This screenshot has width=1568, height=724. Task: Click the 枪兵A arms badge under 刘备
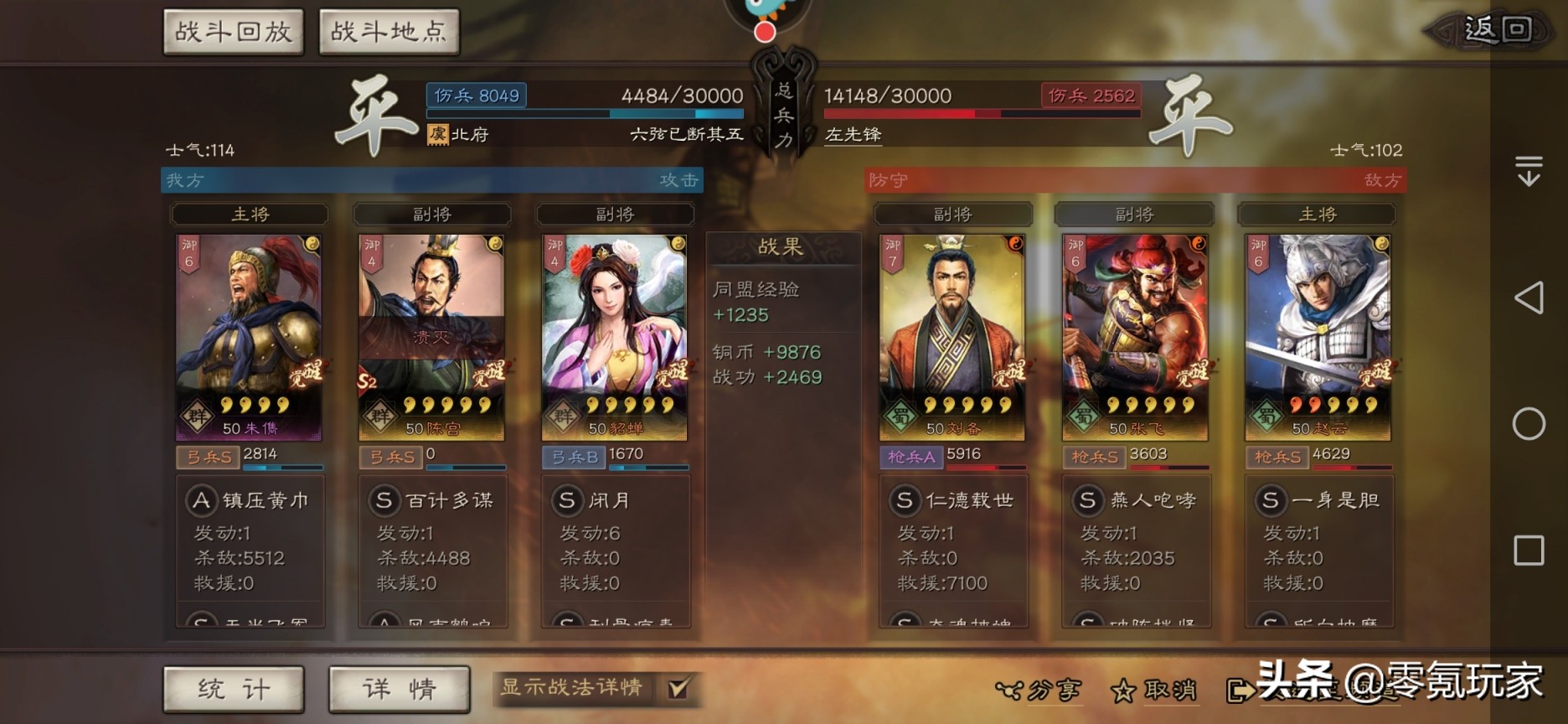(x=913, y=458)
